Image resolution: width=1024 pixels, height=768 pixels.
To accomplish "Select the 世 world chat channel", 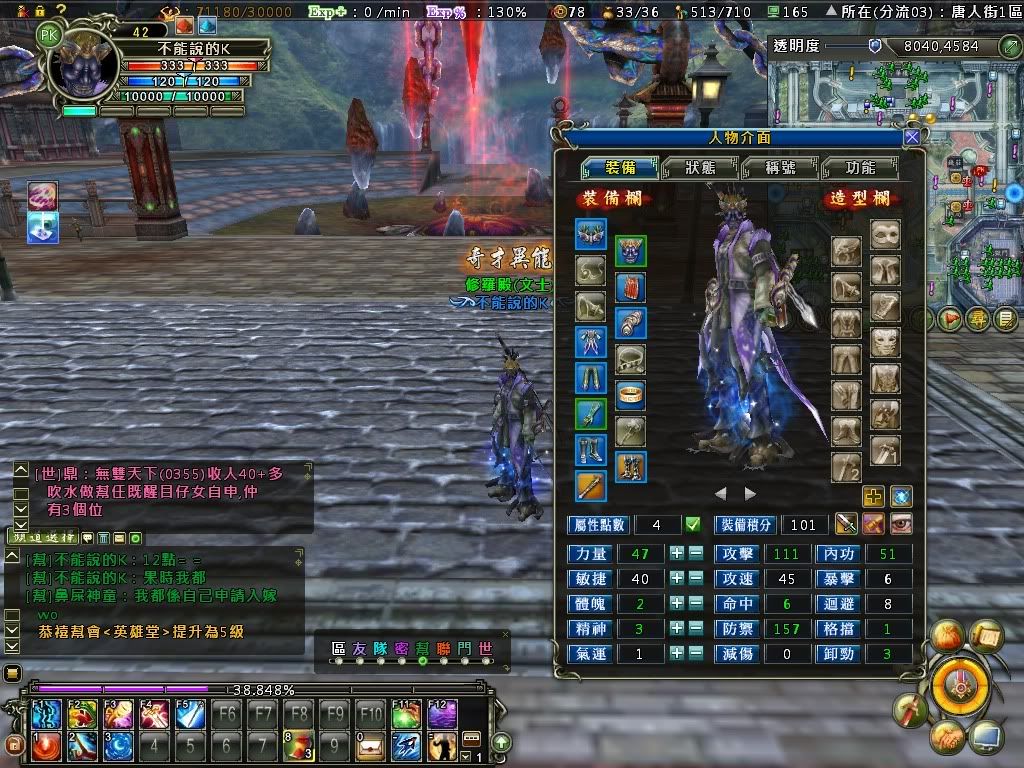I will [x=485, y=649].
